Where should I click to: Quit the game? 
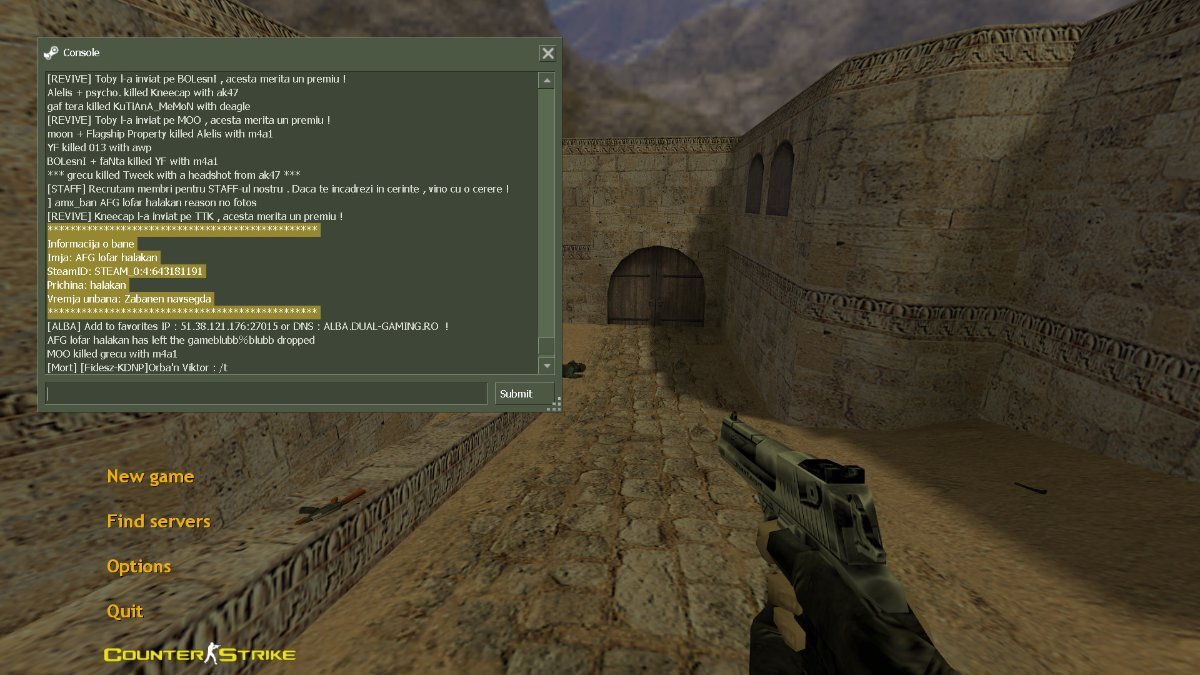(x=125, y=611)
